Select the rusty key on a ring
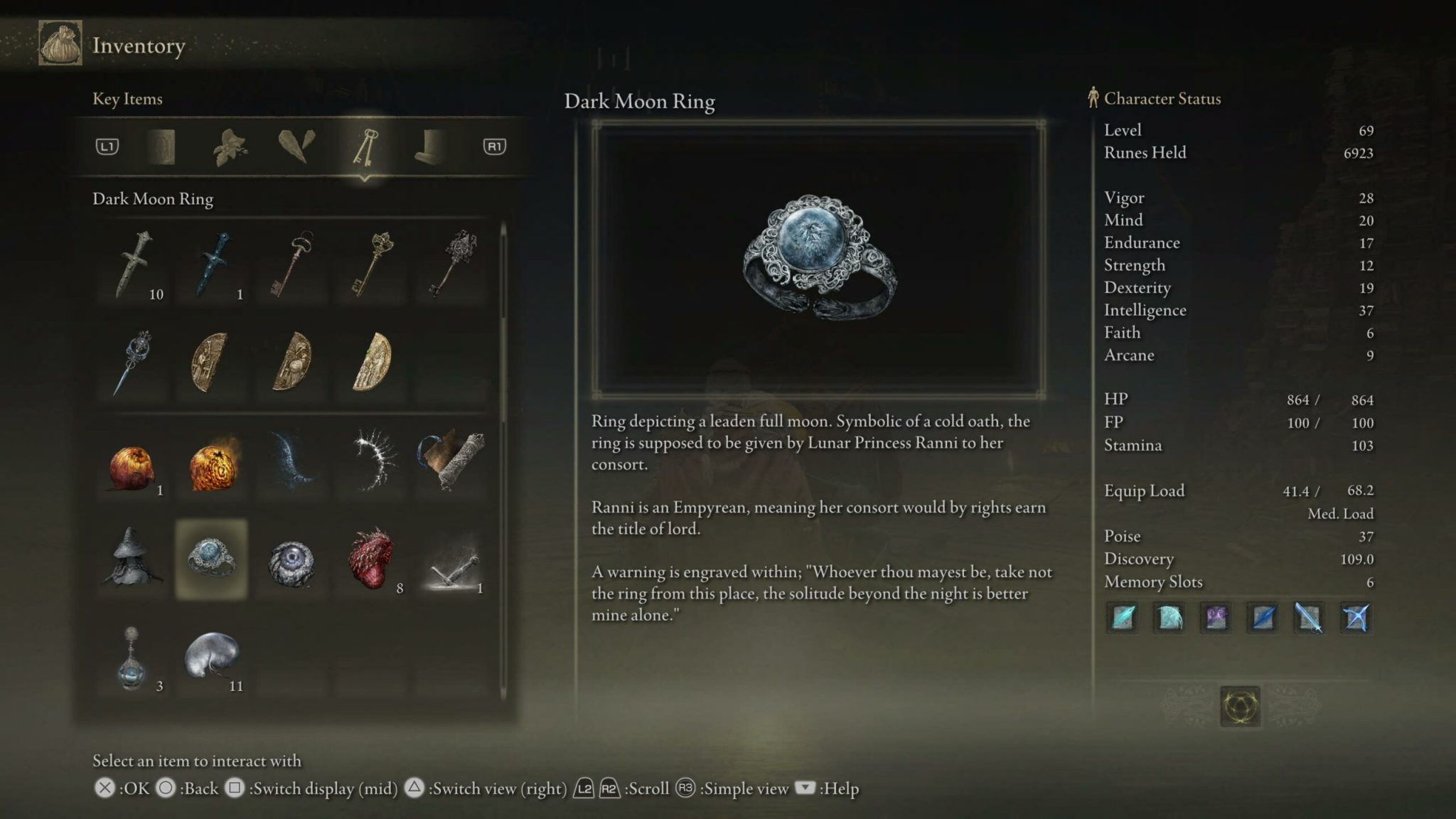This screenshot has width=1456, height=819. coord(292,264)
